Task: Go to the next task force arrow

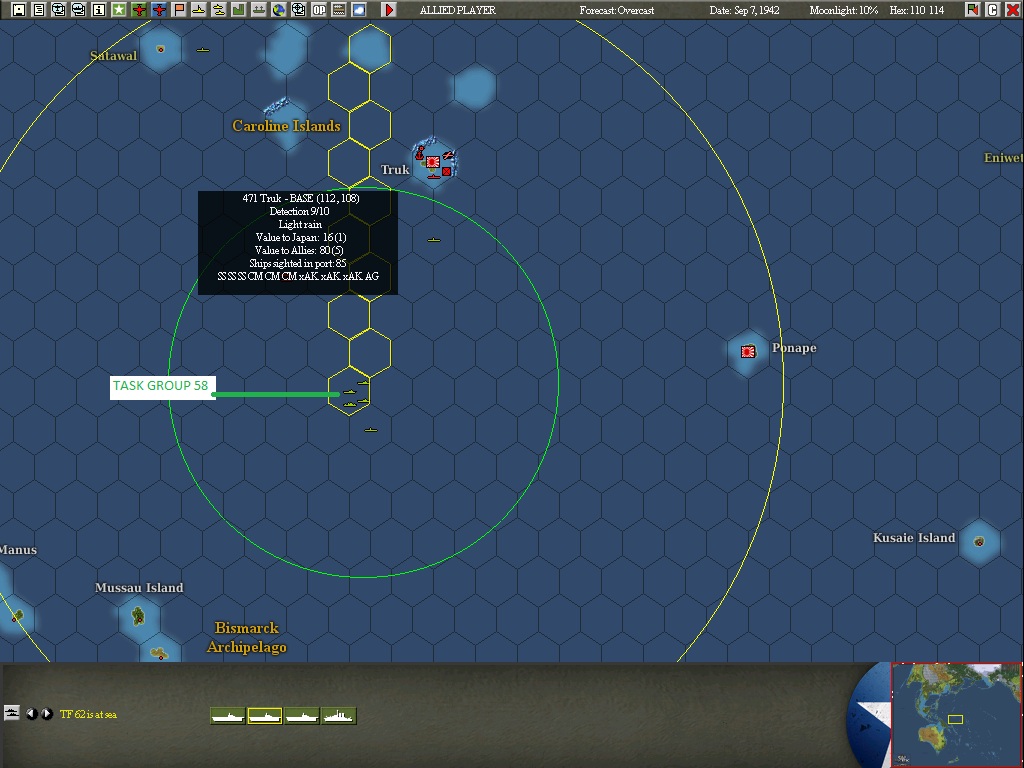Action: 47,714
